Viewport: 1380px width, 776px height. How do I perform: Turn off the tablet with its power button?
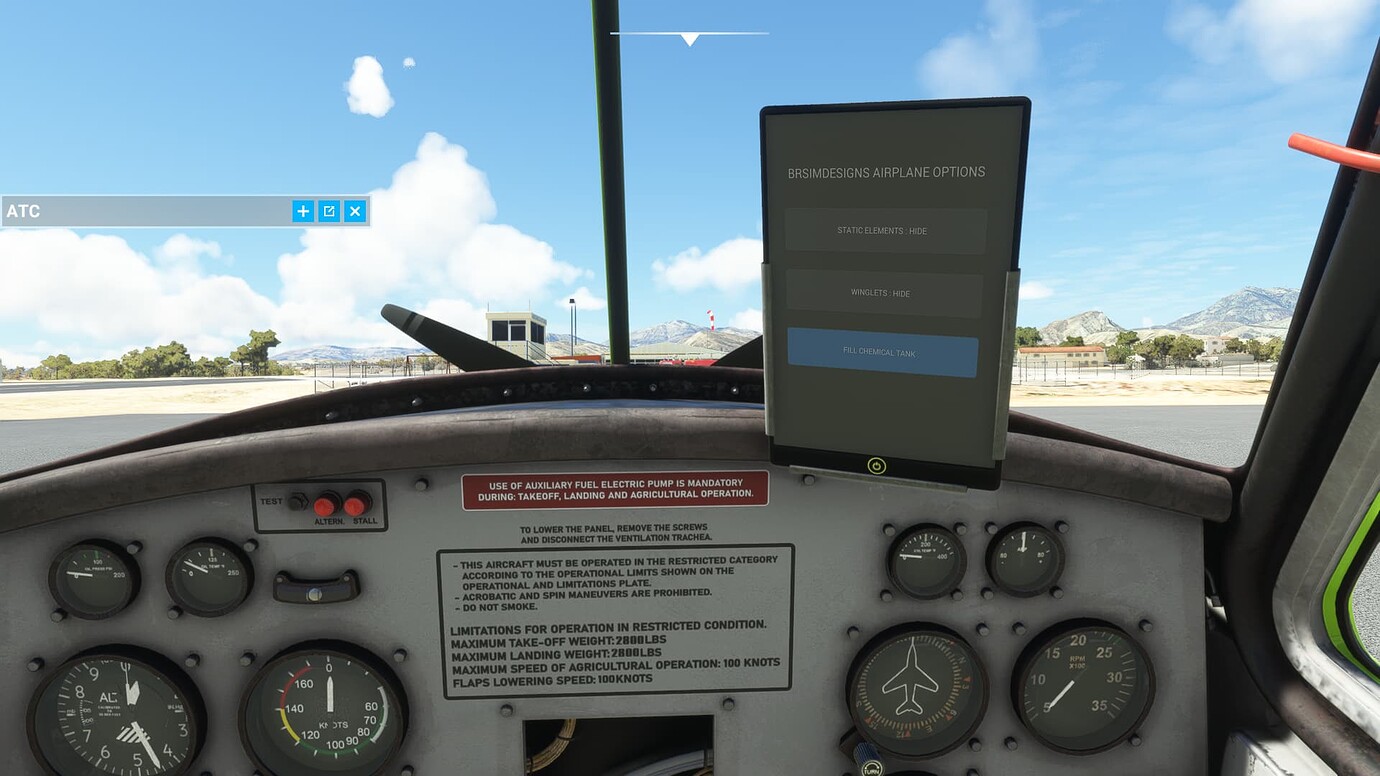click(877, 465)
